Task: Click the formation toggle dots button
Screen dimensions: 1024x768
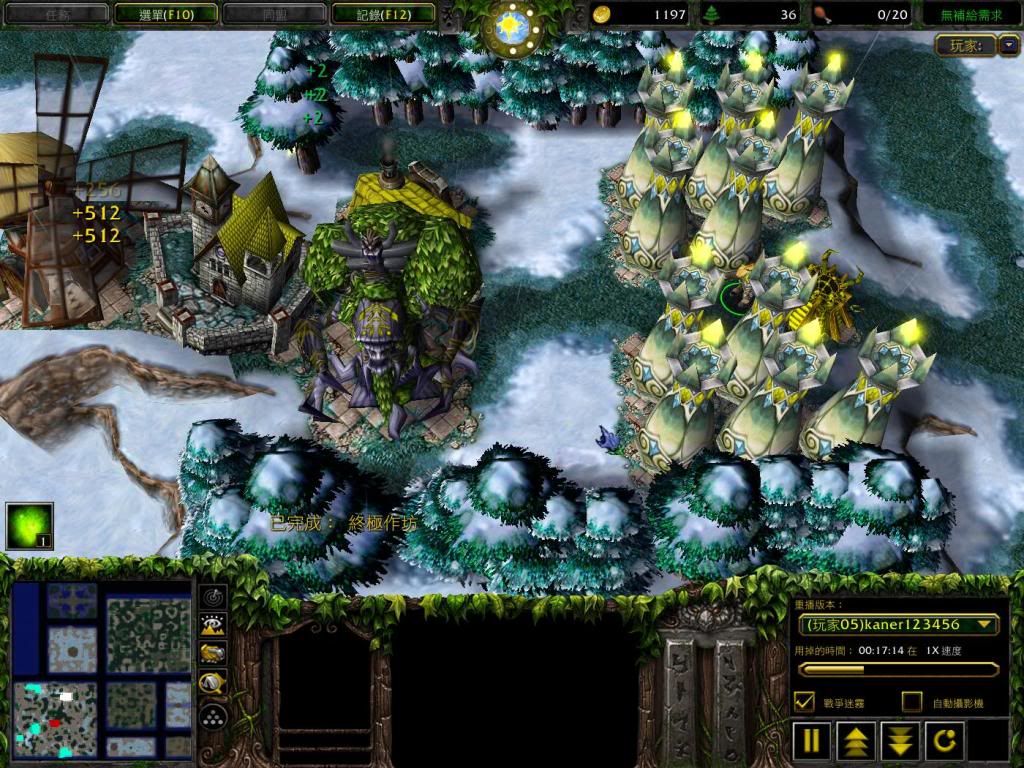Action: coord(213,715)
